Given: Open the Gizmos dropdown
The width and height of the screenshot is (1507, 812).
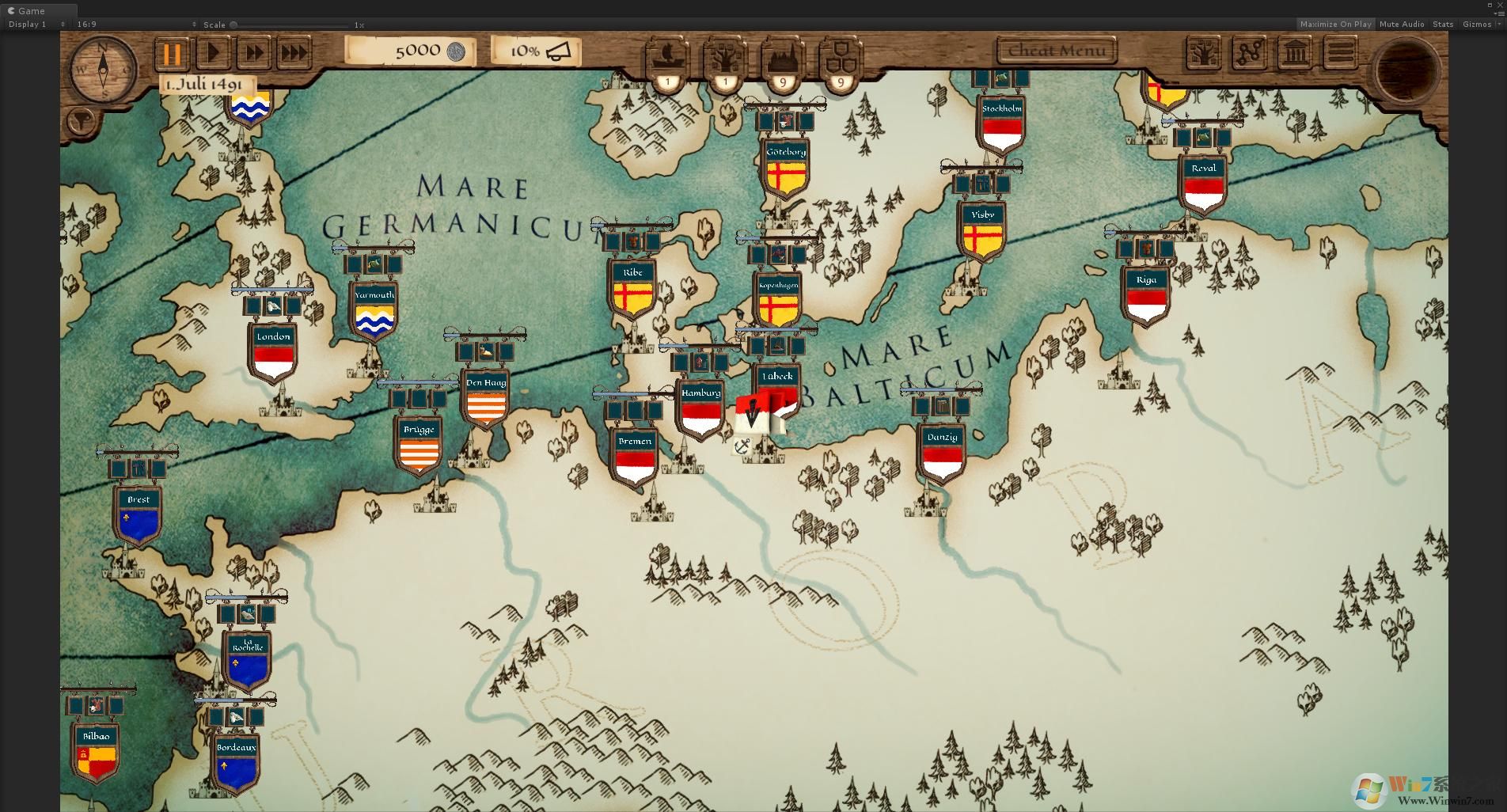Looking at the screenshot, I should 1479,24.
